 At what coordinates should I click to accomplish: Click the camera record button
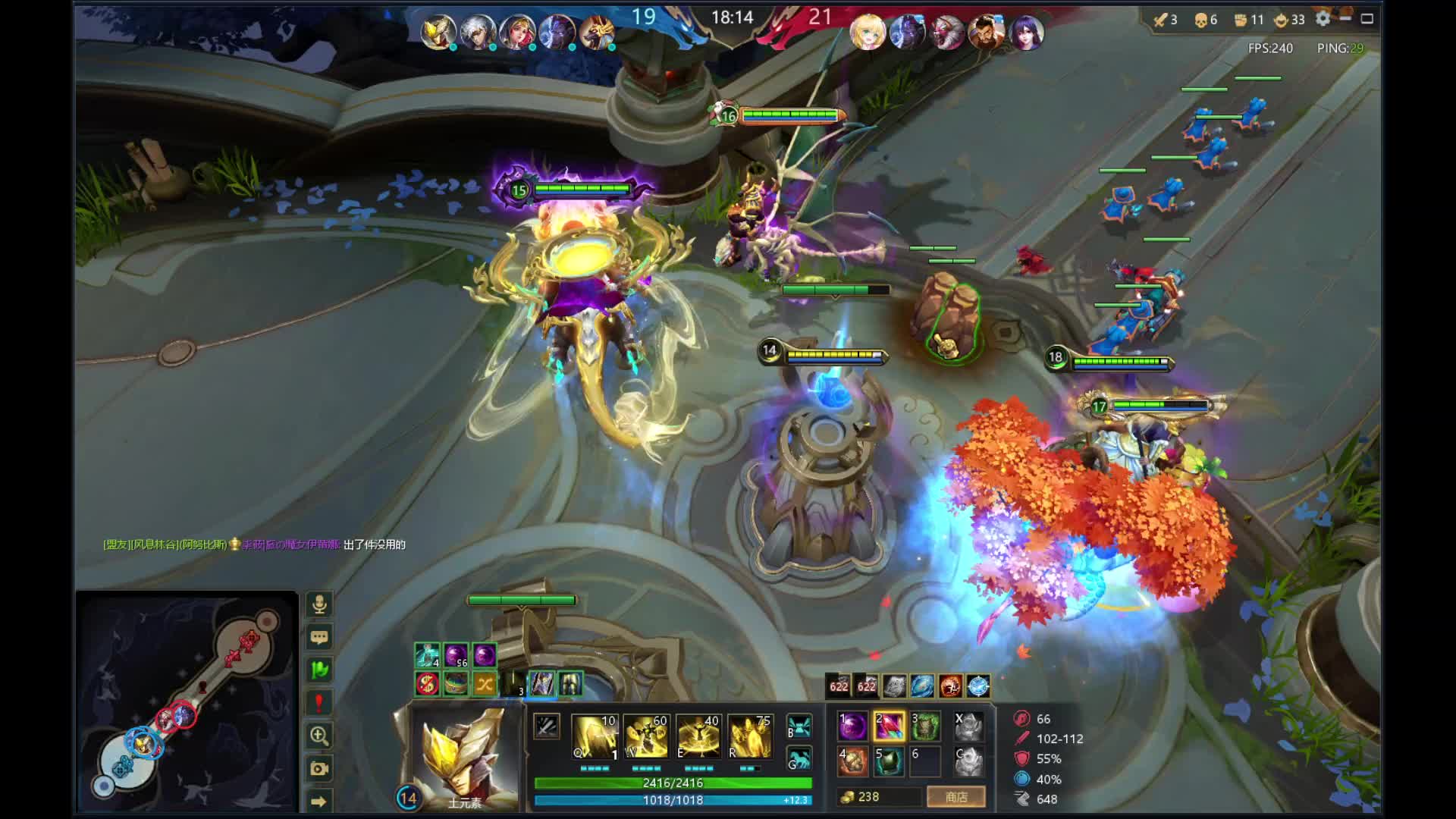click(x=319, y=769)
